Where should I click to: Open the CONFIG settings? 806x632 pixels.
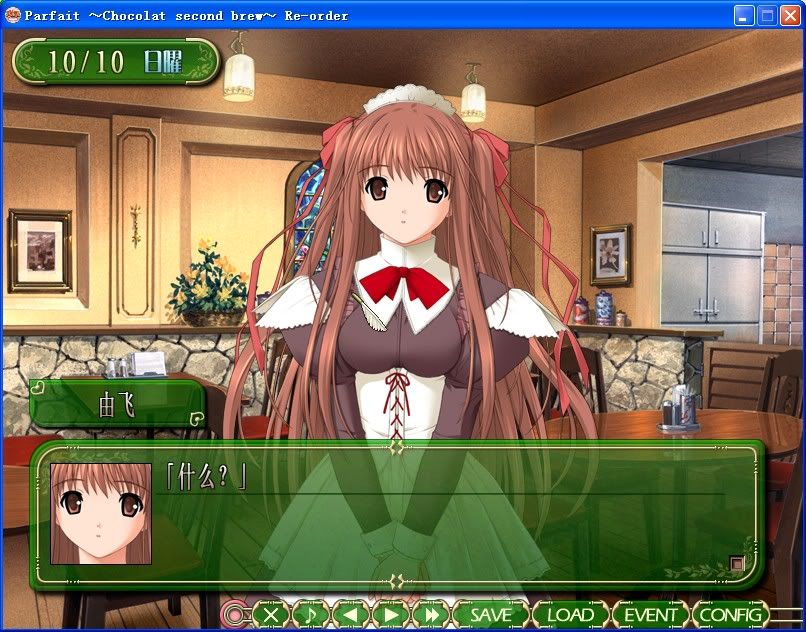731,615
